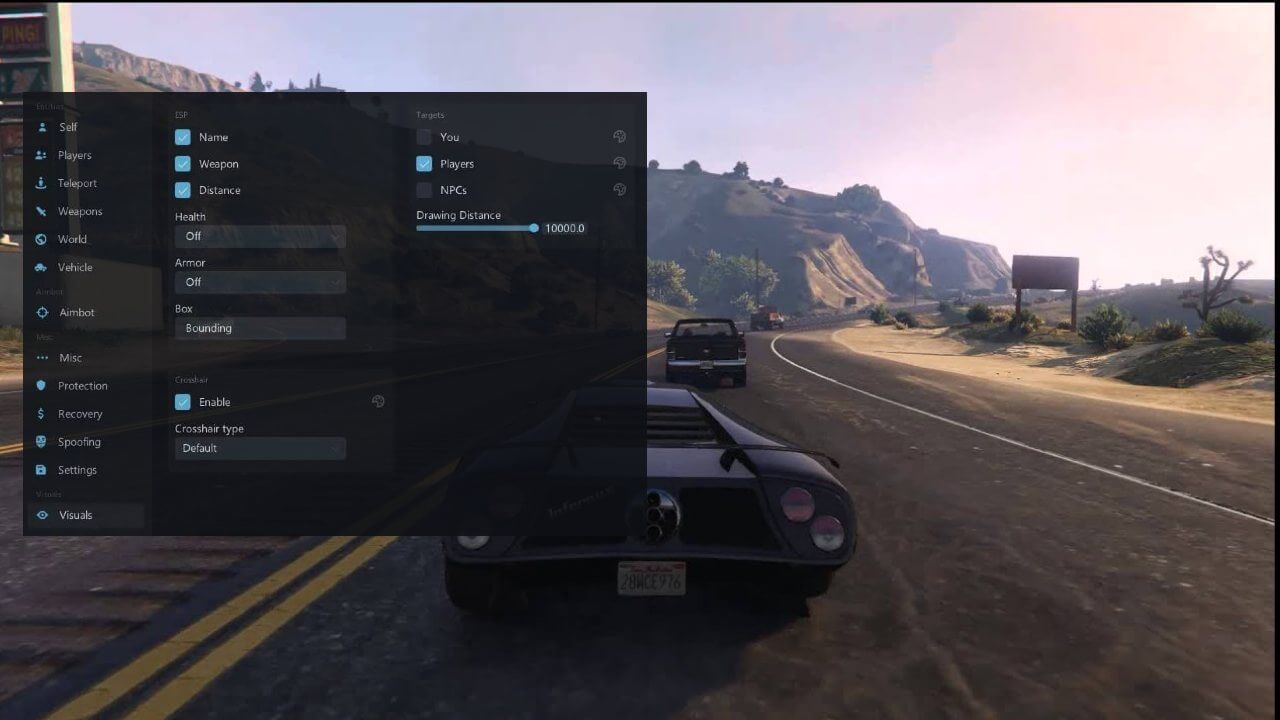This screenshot has height=720, width=1280.
Task: Select the Self tab icon in sidebar
Action: coord(42,127)
